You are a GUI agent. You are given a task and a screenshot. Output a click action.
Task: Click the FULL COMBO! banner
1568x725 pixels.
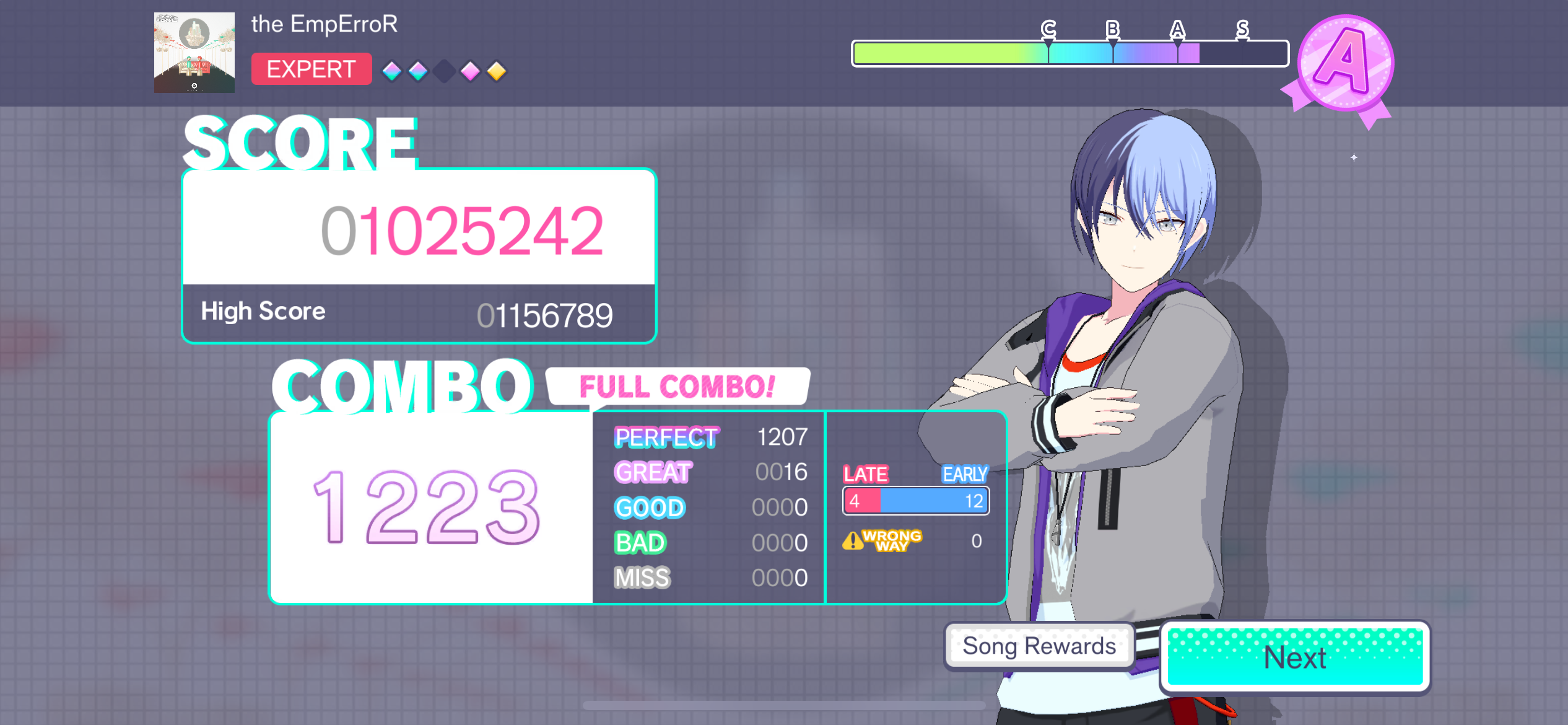tap(677, 388)
